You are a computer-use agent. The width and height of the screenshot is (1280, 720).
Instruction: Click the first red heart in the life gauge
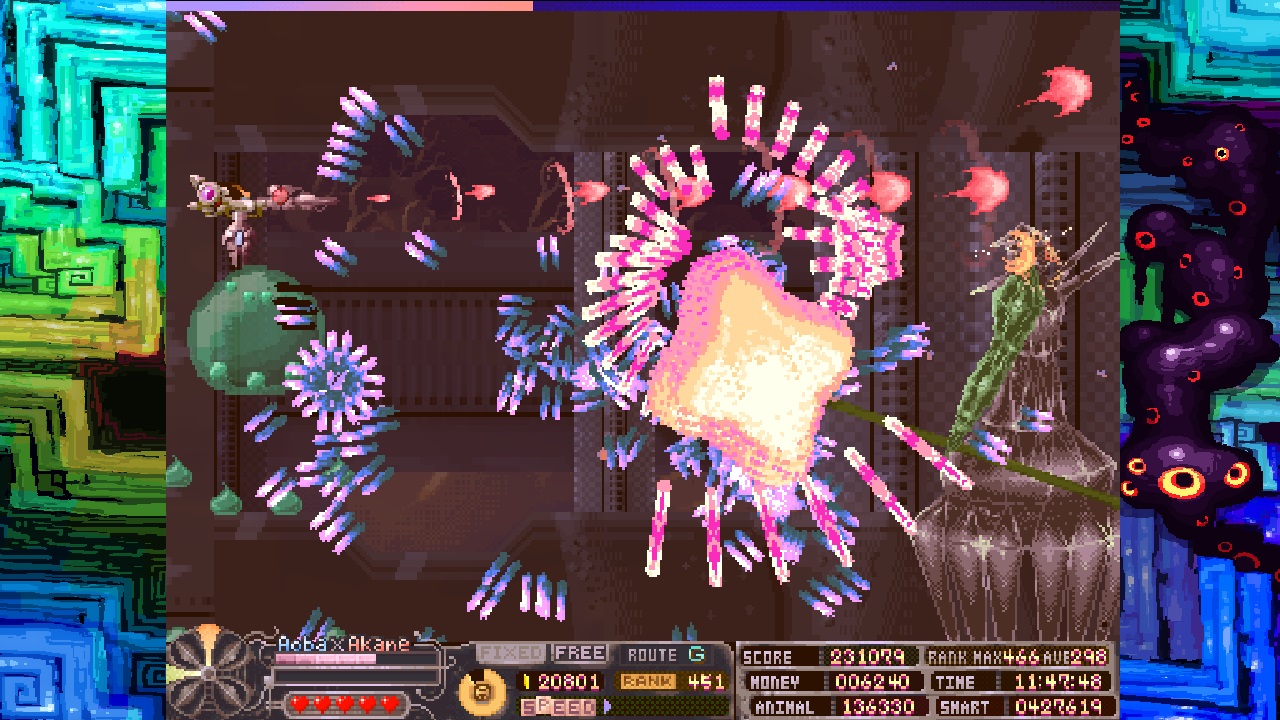pyautogui.click(x=299, y=701)
